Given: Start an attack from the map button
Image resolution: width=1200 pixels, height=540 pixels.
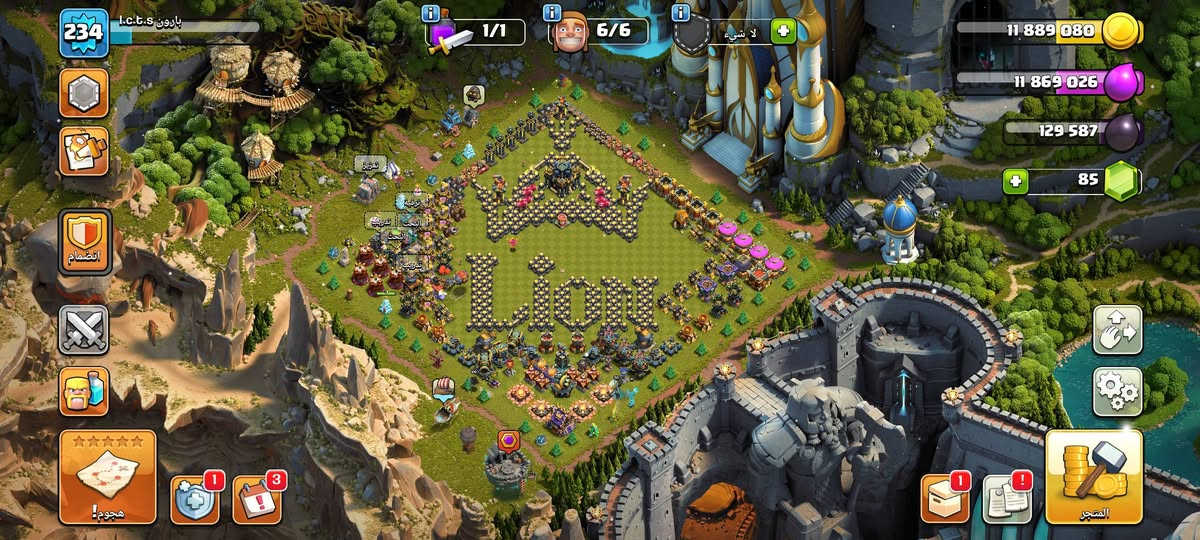Looking at the screenshot, I should point(107,476).
